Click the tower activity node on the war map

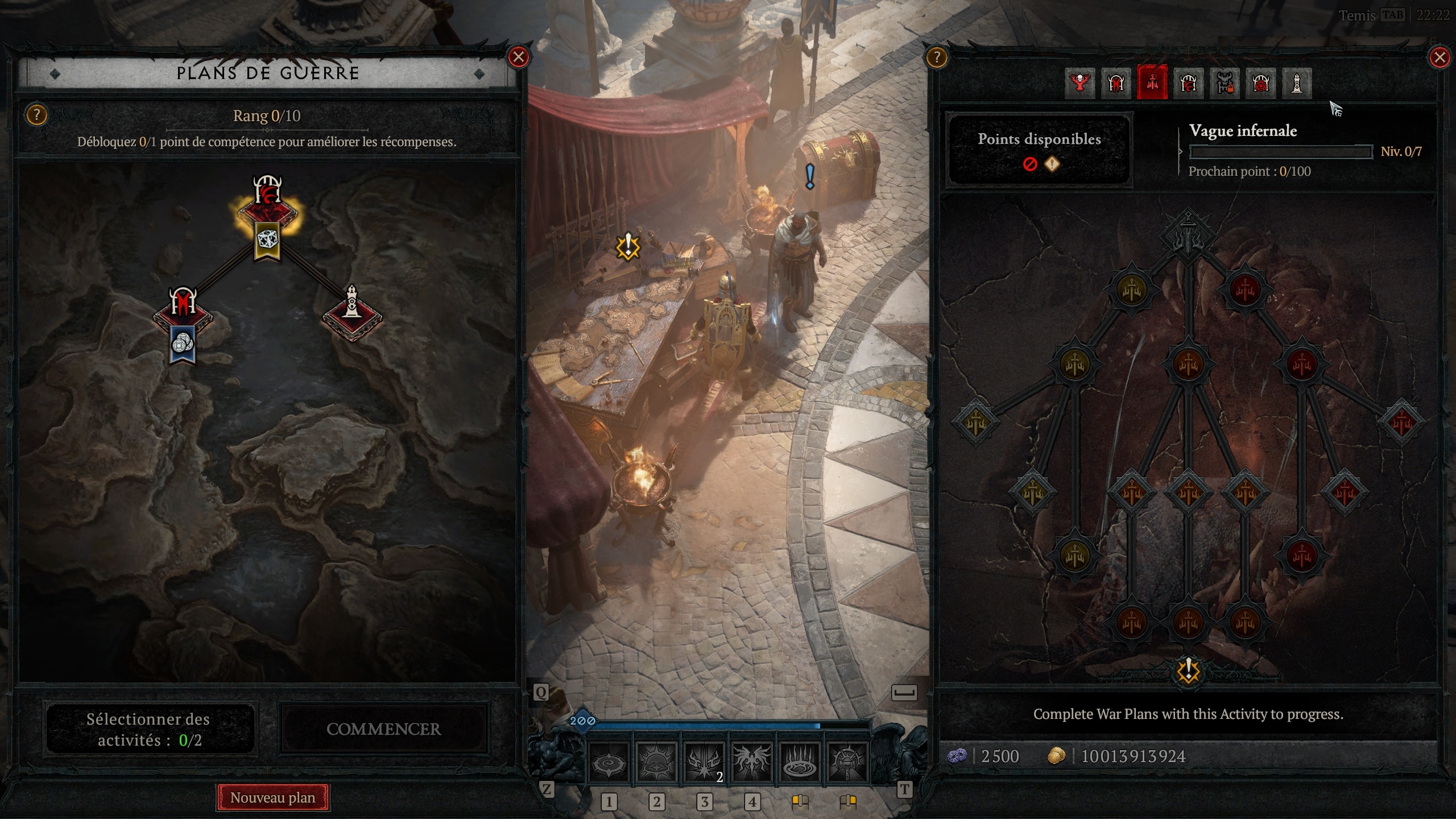coord(352,307)
